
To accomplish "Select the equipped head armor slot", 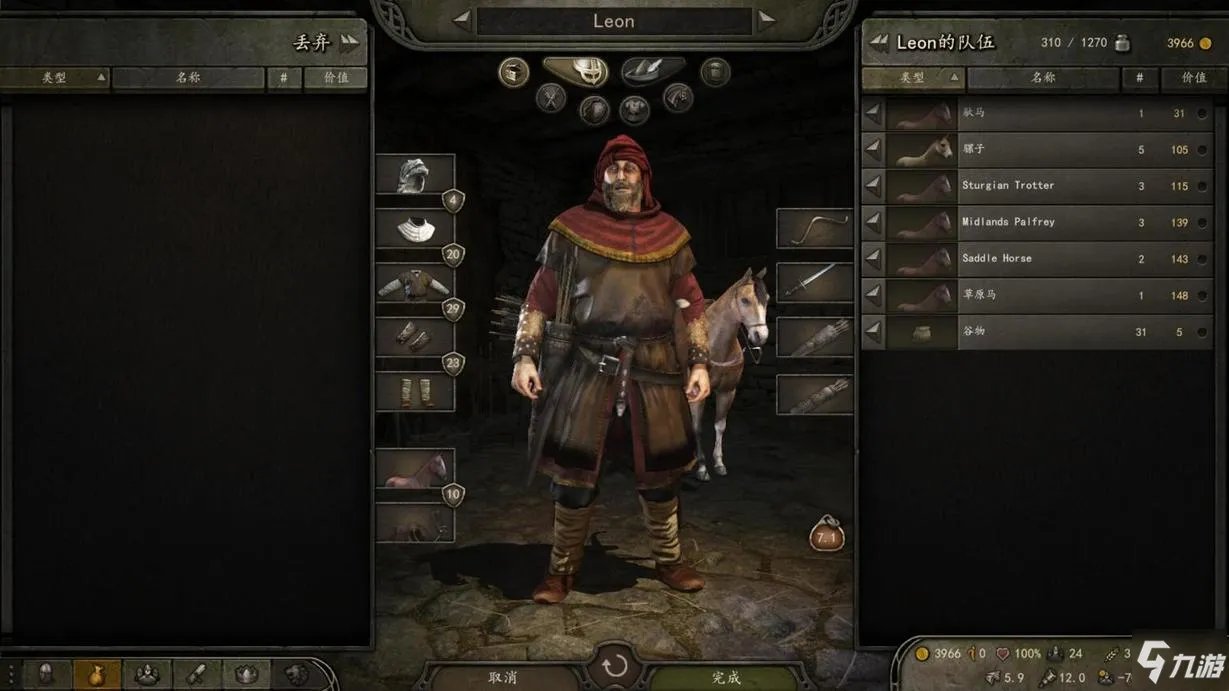I will (414, 176).
